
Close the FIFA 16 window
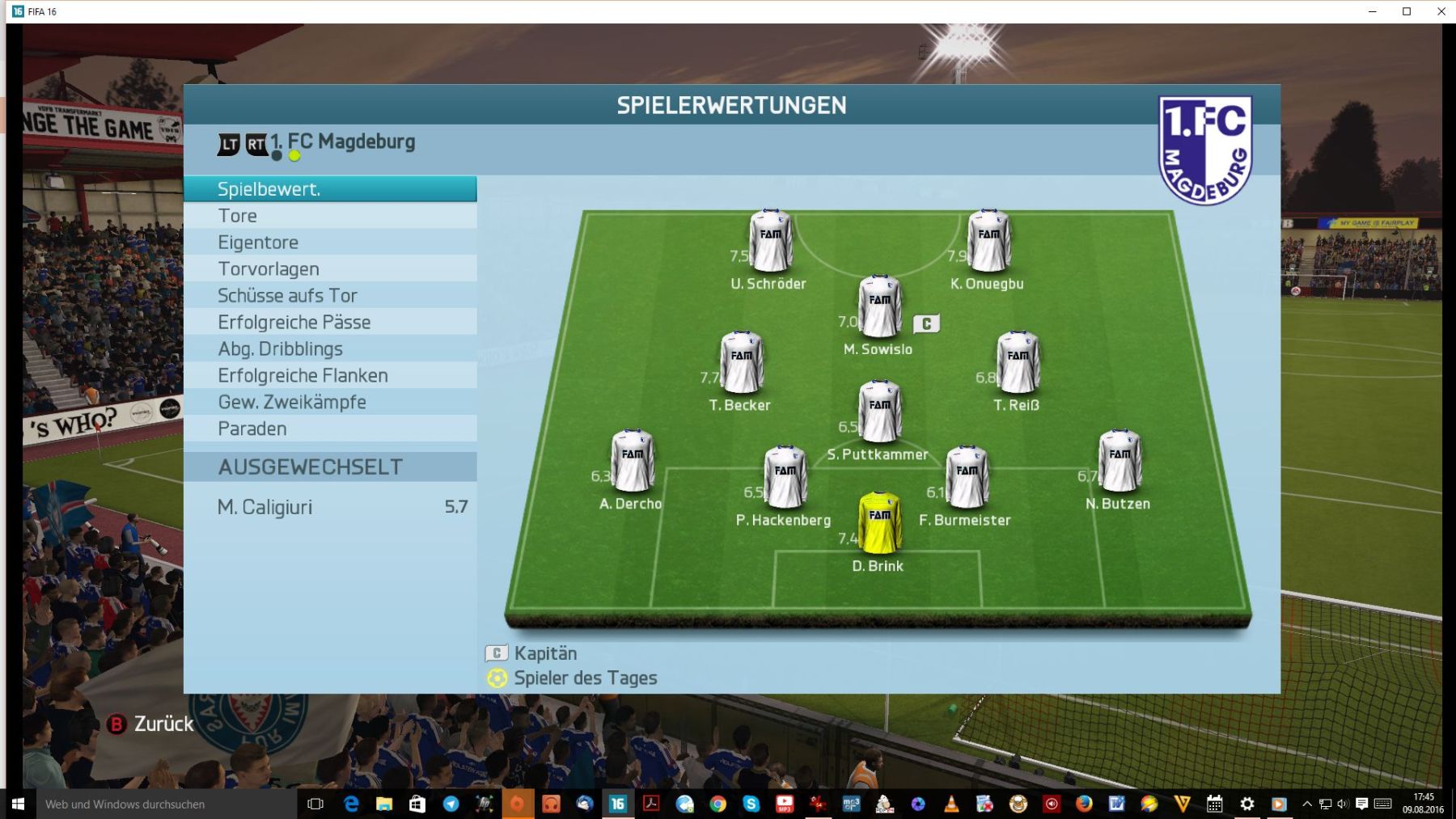pyautogui.click(x=1441, y=11)
